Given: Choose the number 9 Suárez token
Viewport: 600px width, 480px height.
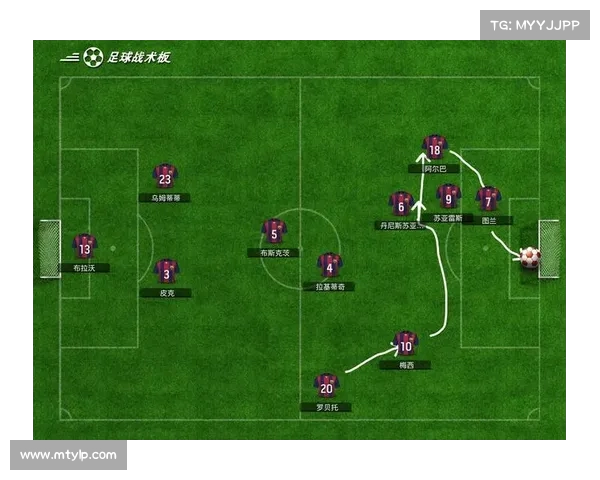Looking at the screenshot, I should click(x=449, y=196).
